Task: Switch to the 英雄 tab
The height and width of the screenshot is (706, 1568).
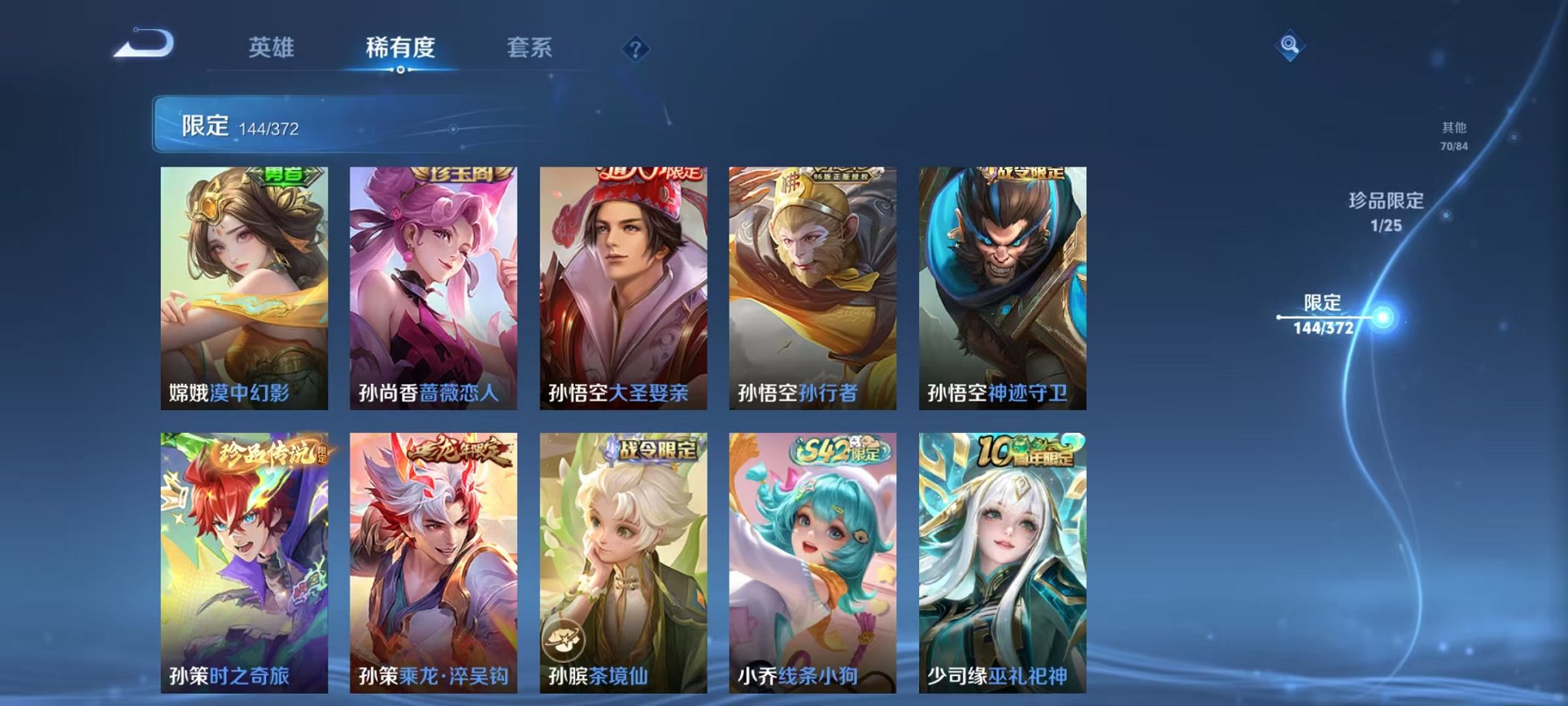Action: coord(274,48)
